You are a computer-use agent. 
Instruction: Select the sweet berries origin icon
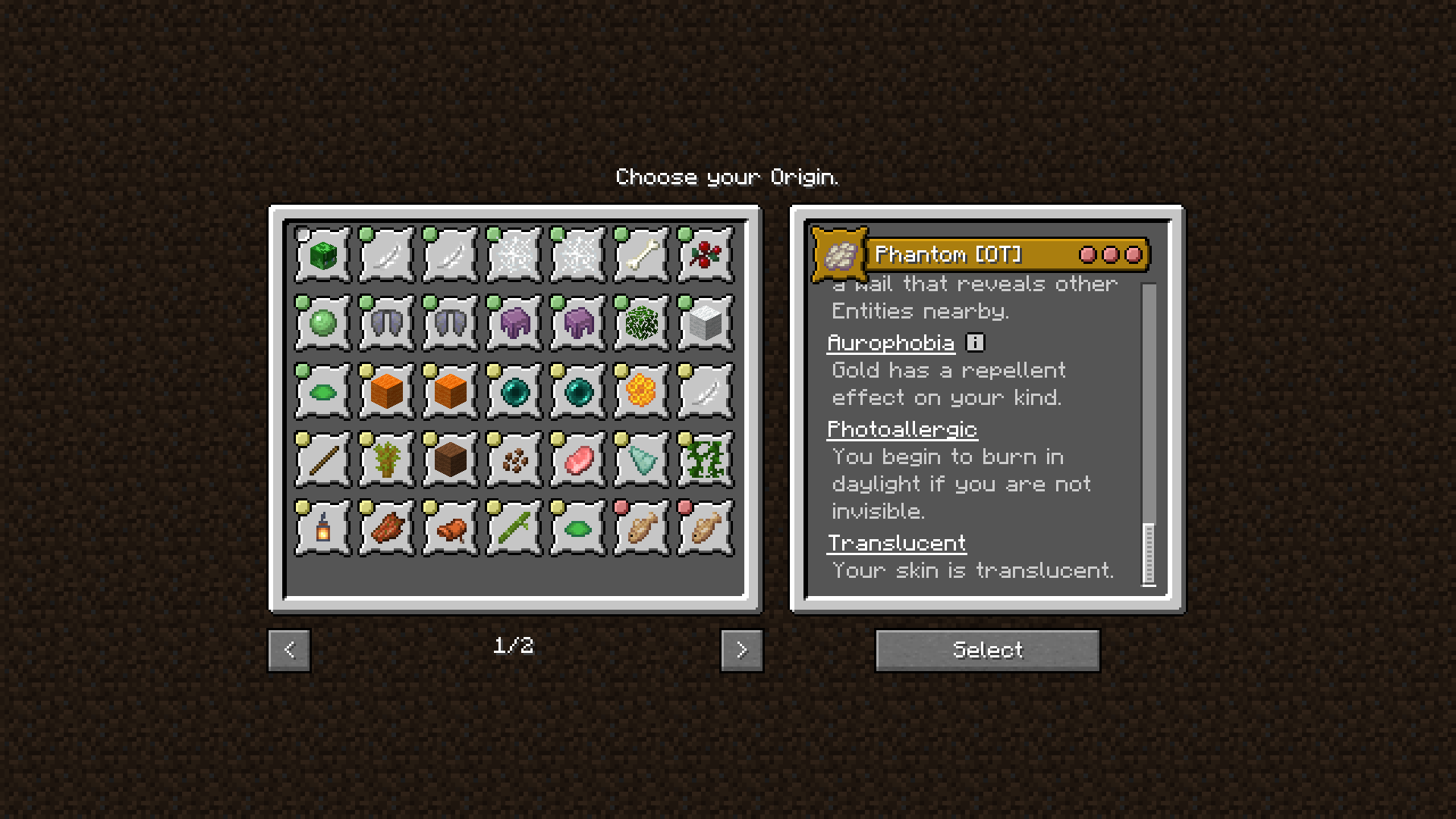[705, 255]
